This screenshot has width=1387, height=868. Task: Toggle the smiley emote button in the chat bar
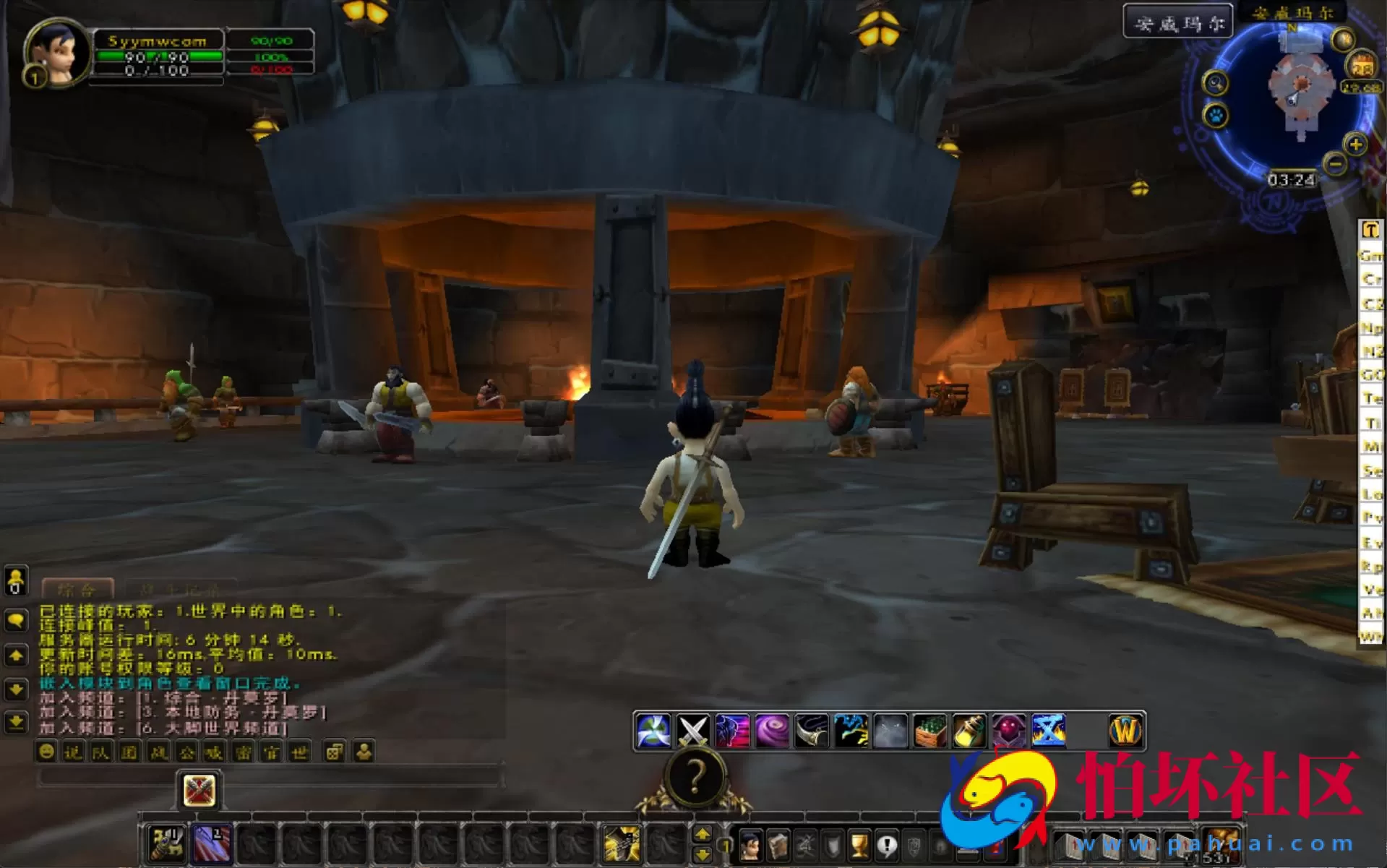coord(46,752)
